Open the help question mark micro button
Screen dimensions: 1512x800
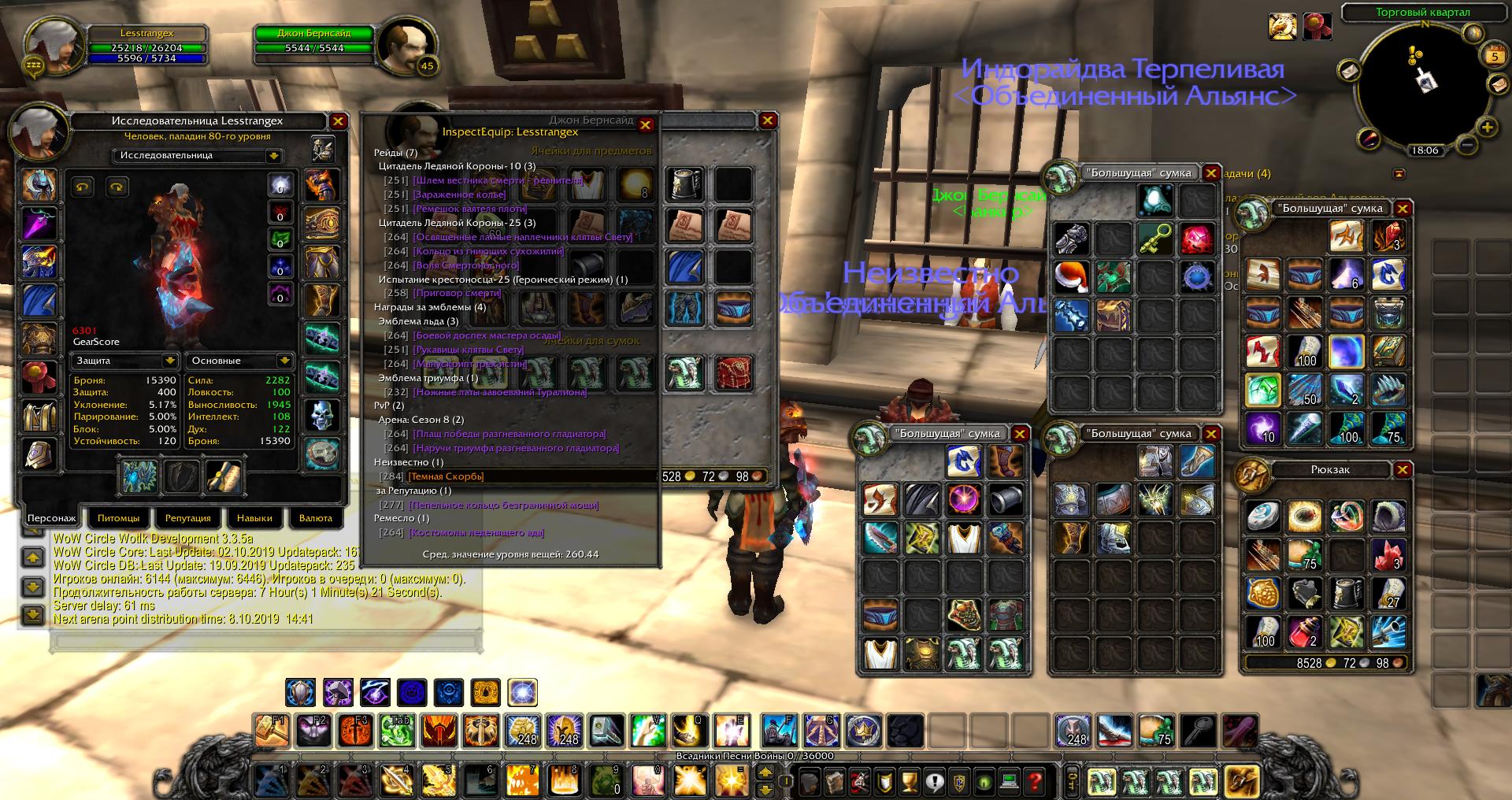tap(1035, 782)
